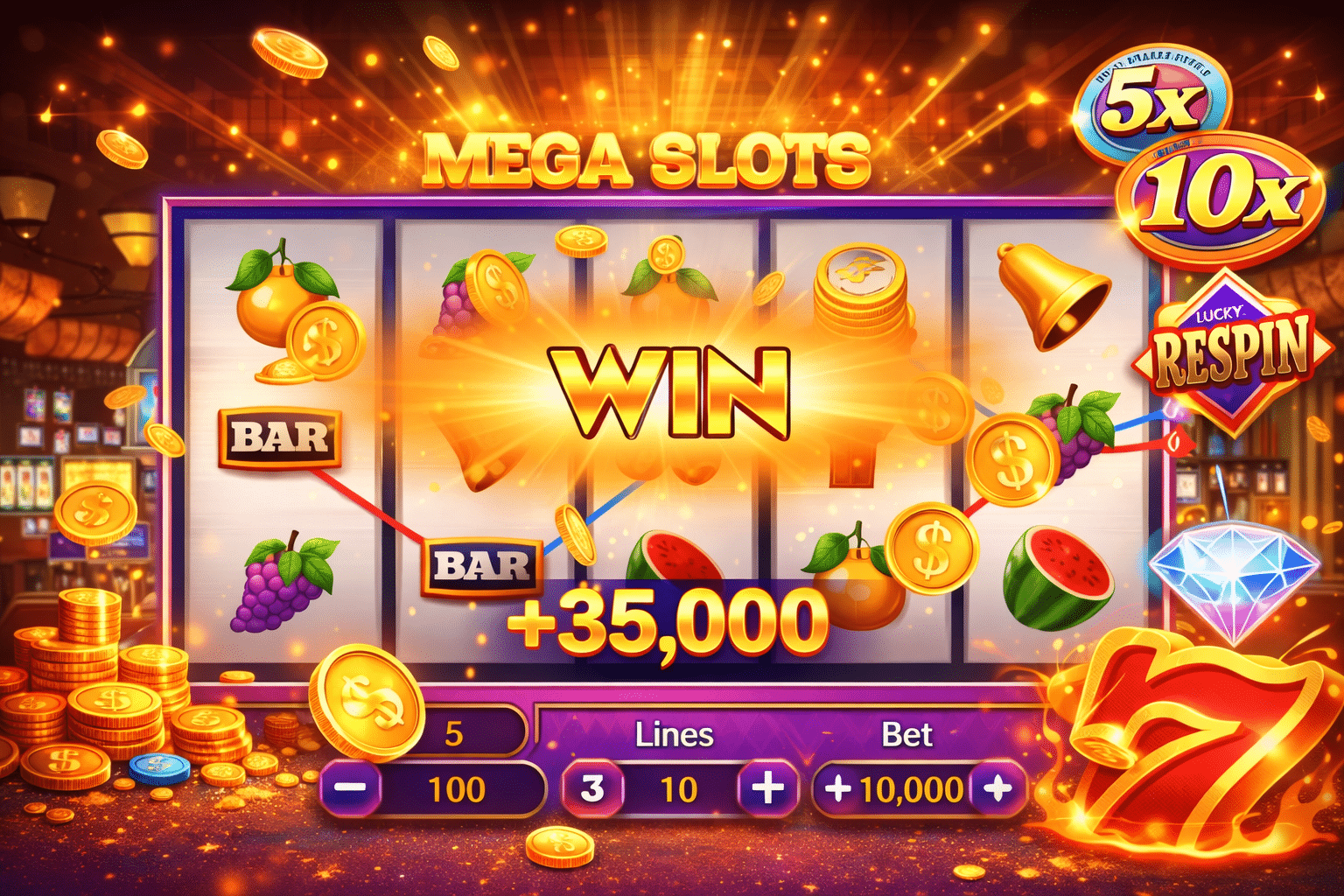Raise the Bet with the right plus

tap(997, 788)
